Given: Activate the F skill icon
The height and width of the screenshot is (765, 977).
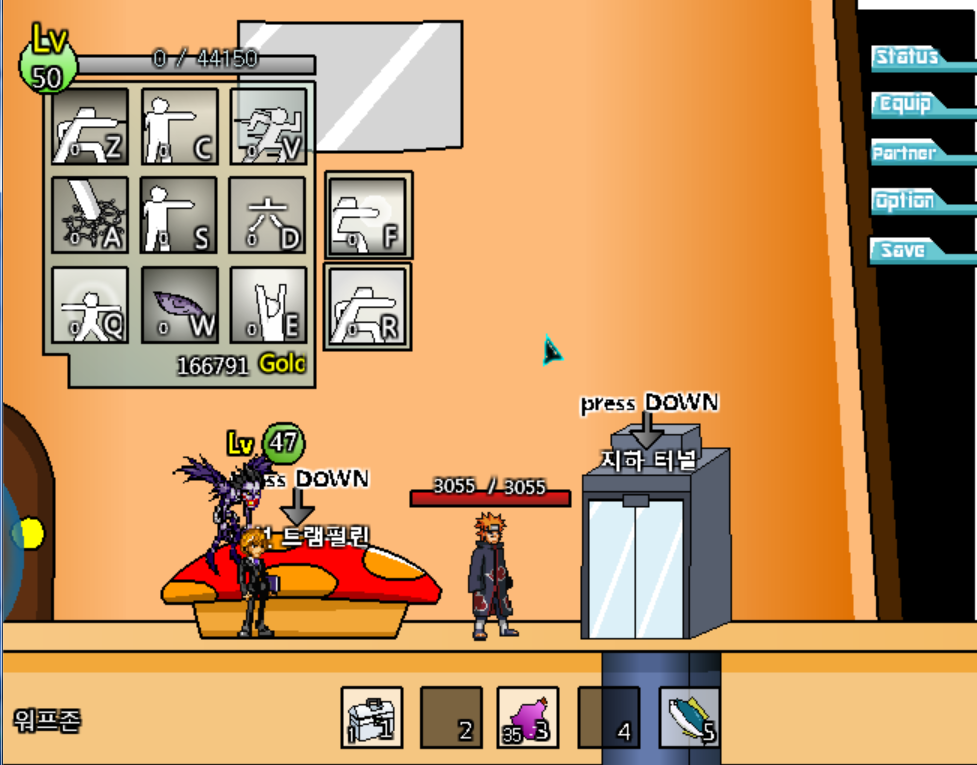Looking at the screenshot, I should [367, 215].
